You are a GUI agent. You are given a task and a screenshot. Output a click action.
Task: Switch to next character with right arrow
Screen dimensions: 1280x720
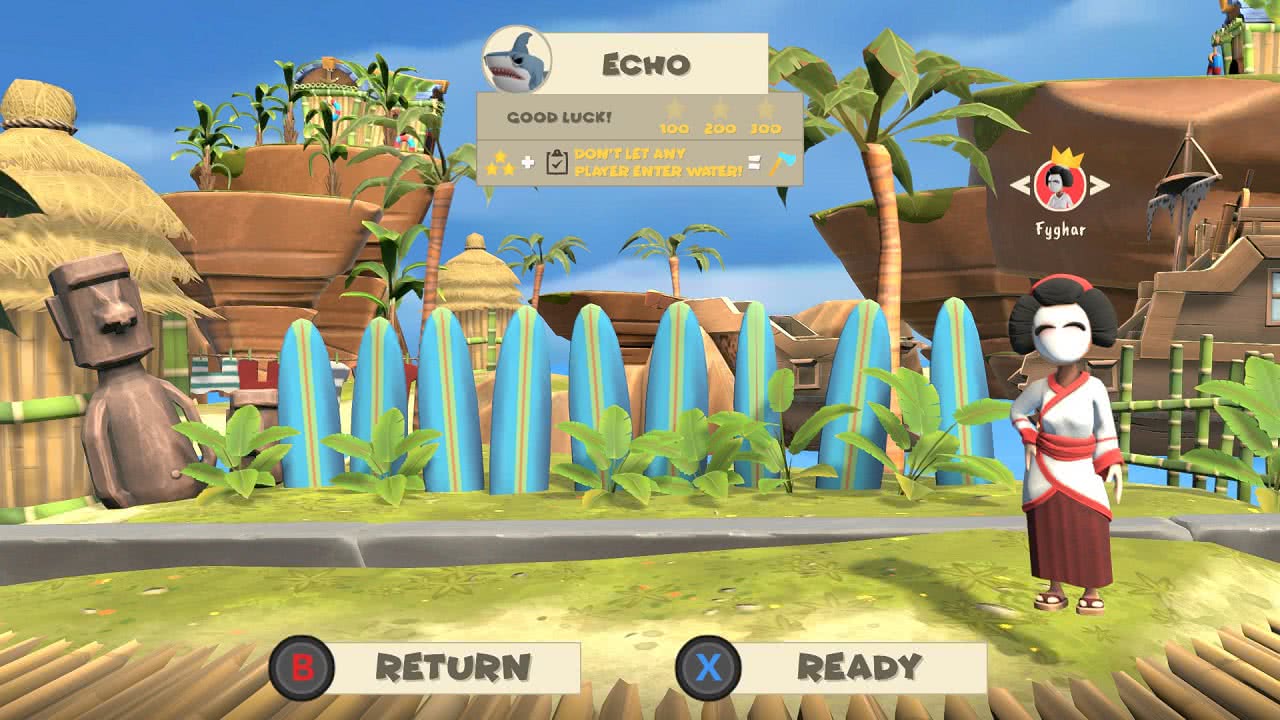click(1099, 185)
